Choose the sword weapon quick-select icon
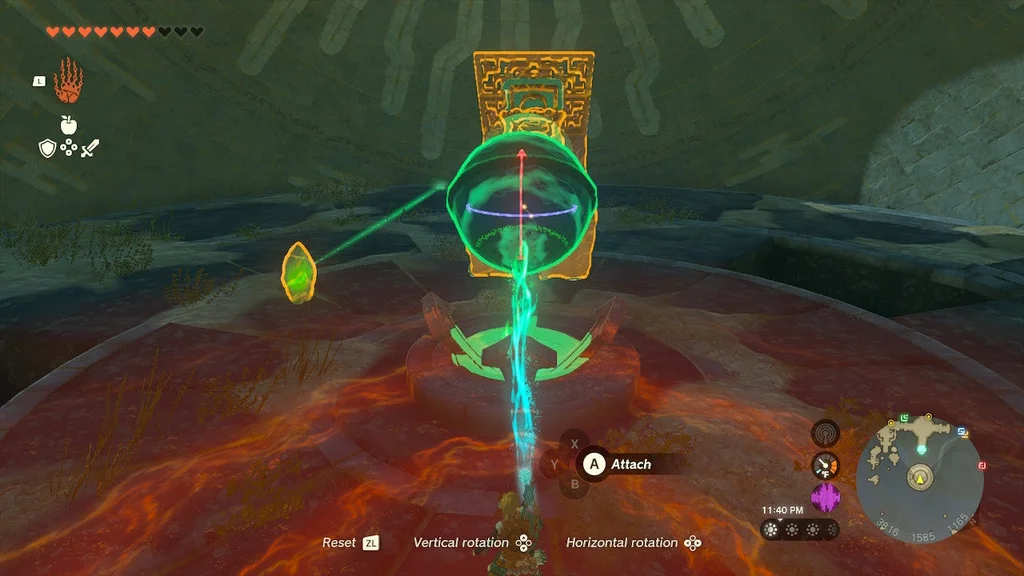The image size is (1024, 576). pyautogui.click(x=91, y=148)
